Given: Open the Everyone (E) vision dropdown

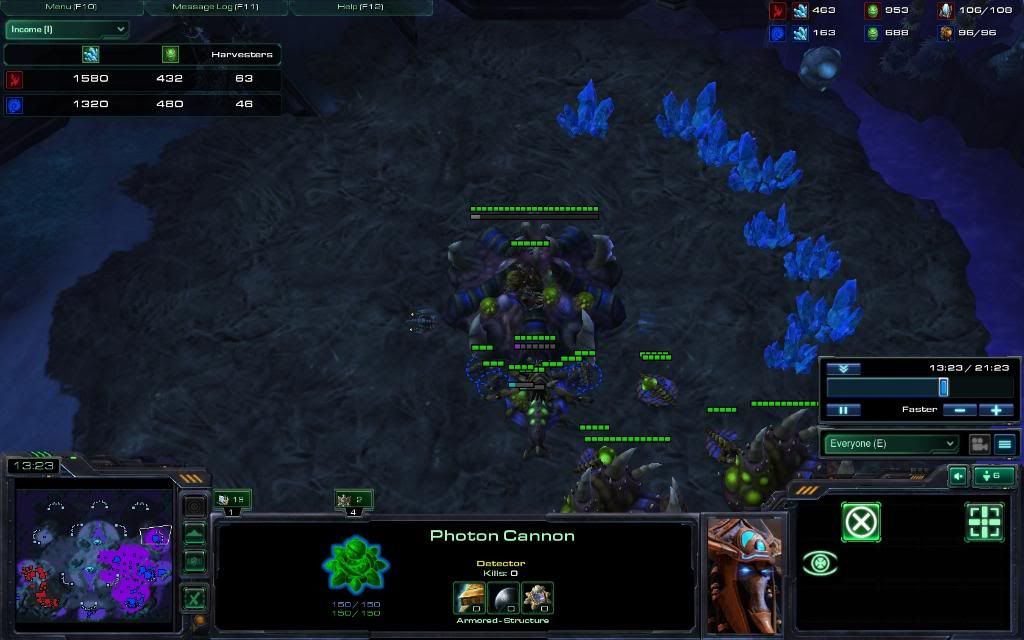Looking at the screenshot, I should click(890, 444).
